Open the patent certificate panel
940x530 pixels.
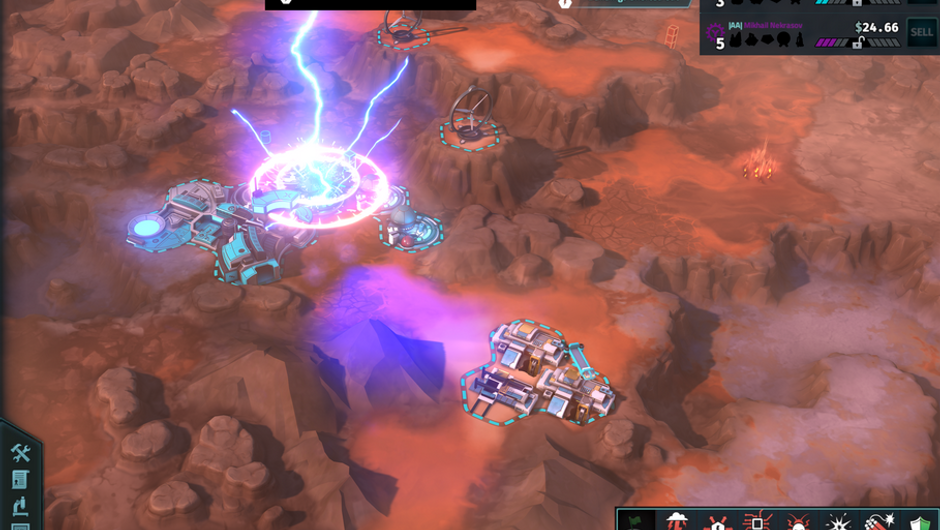point(21,480)
